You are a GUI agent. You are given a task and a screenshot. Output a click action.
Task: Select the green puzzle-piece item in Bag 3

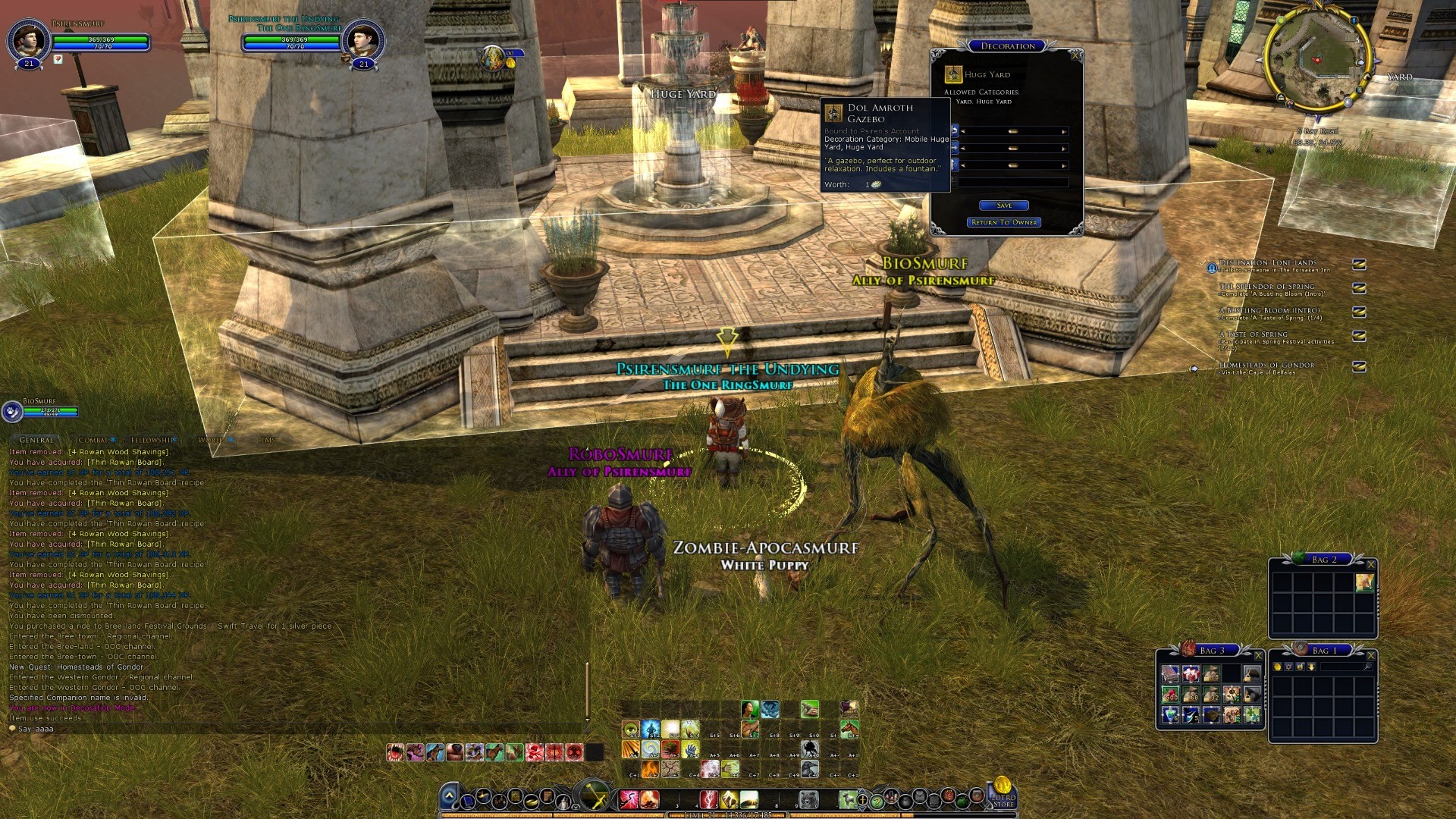(1251, 714)
